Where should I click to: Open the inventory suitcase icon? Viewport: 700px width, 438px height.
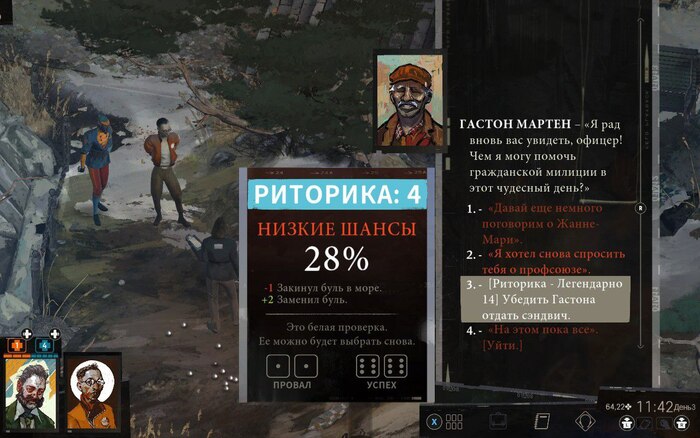[497, 421]
